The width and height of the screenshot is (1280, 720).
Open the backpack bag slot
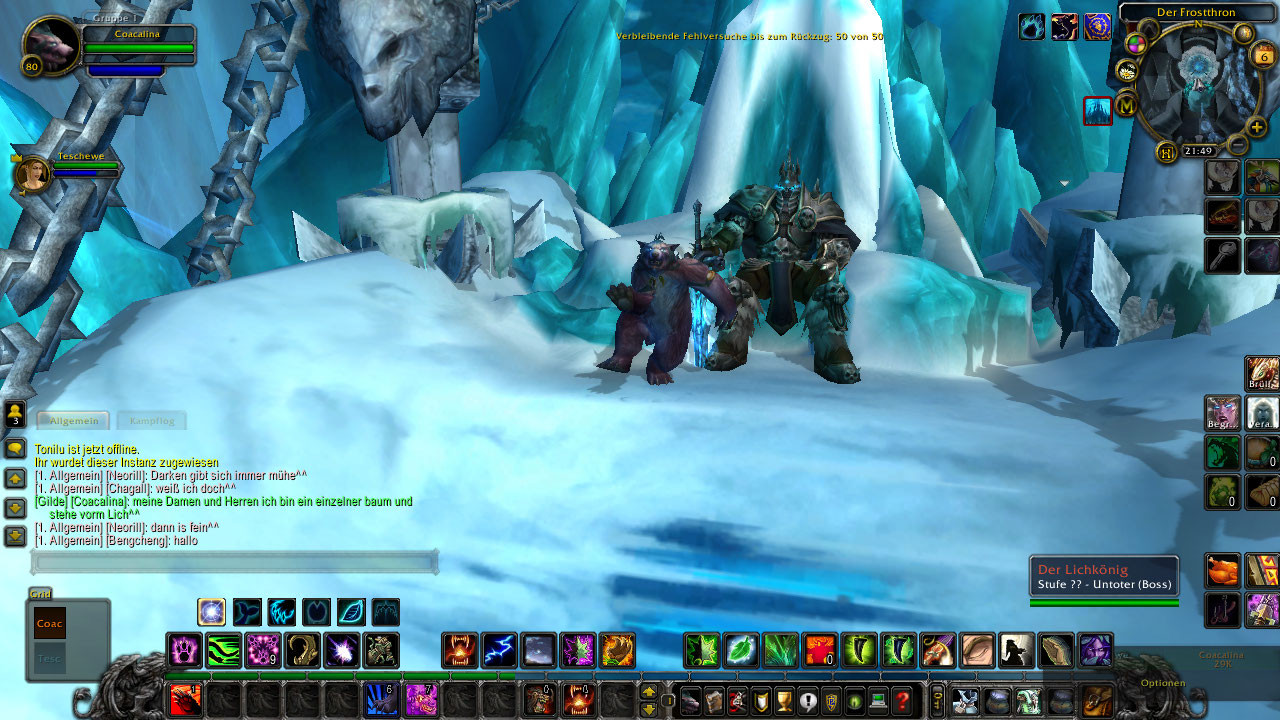(1097, 700)
